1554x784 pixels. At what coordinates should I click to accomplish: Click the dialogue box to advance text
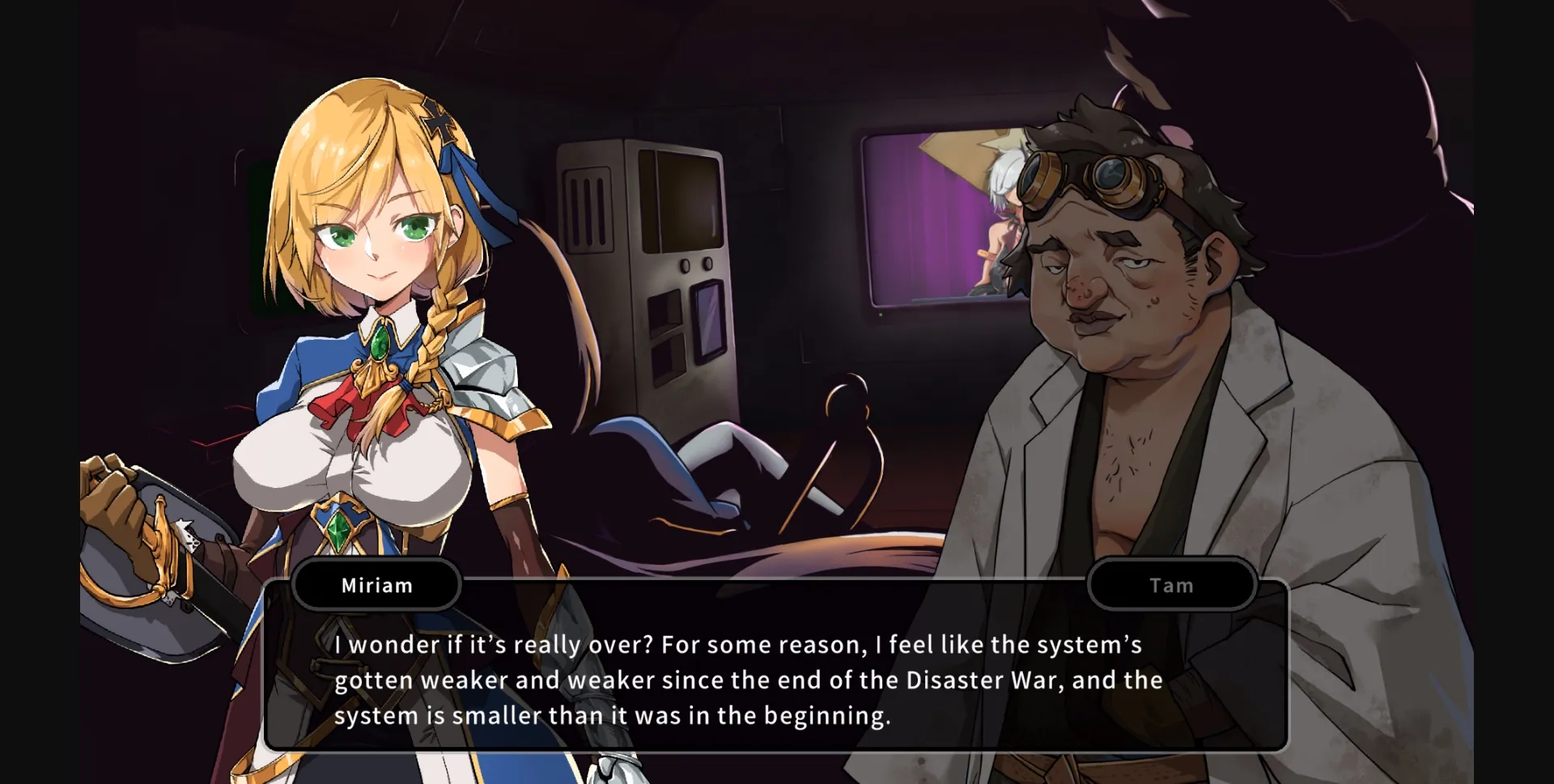[777, 680]
